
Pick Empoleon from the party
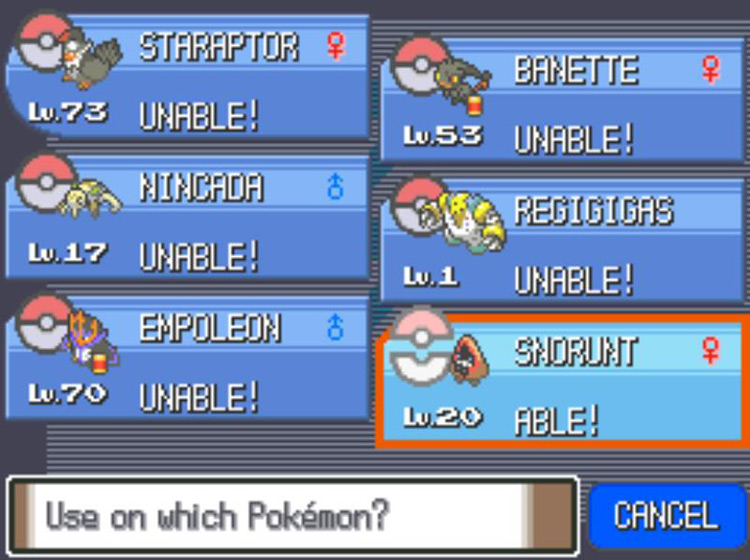pyautogui.click(x=188, y=364)
